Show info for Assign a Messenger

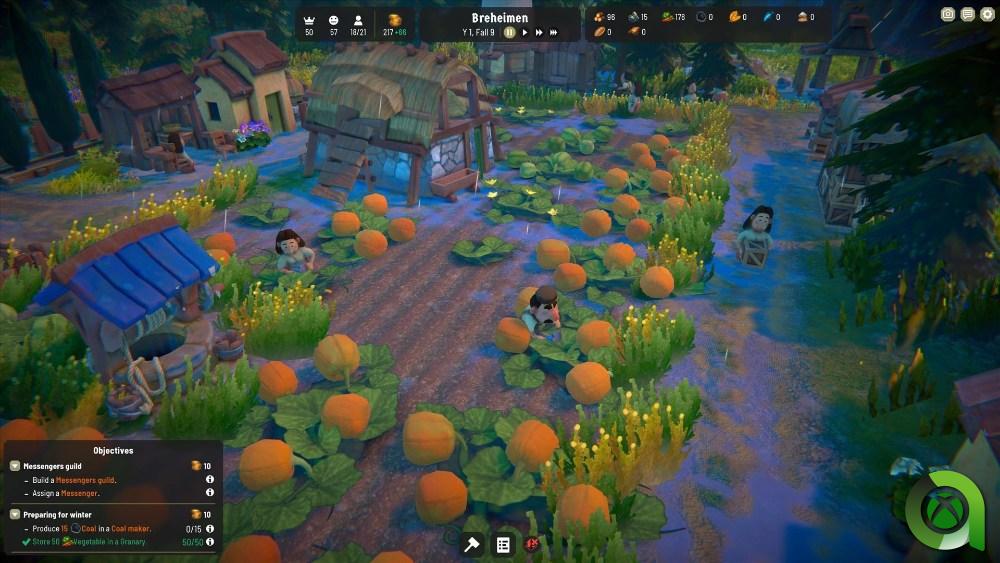(210, 493)
